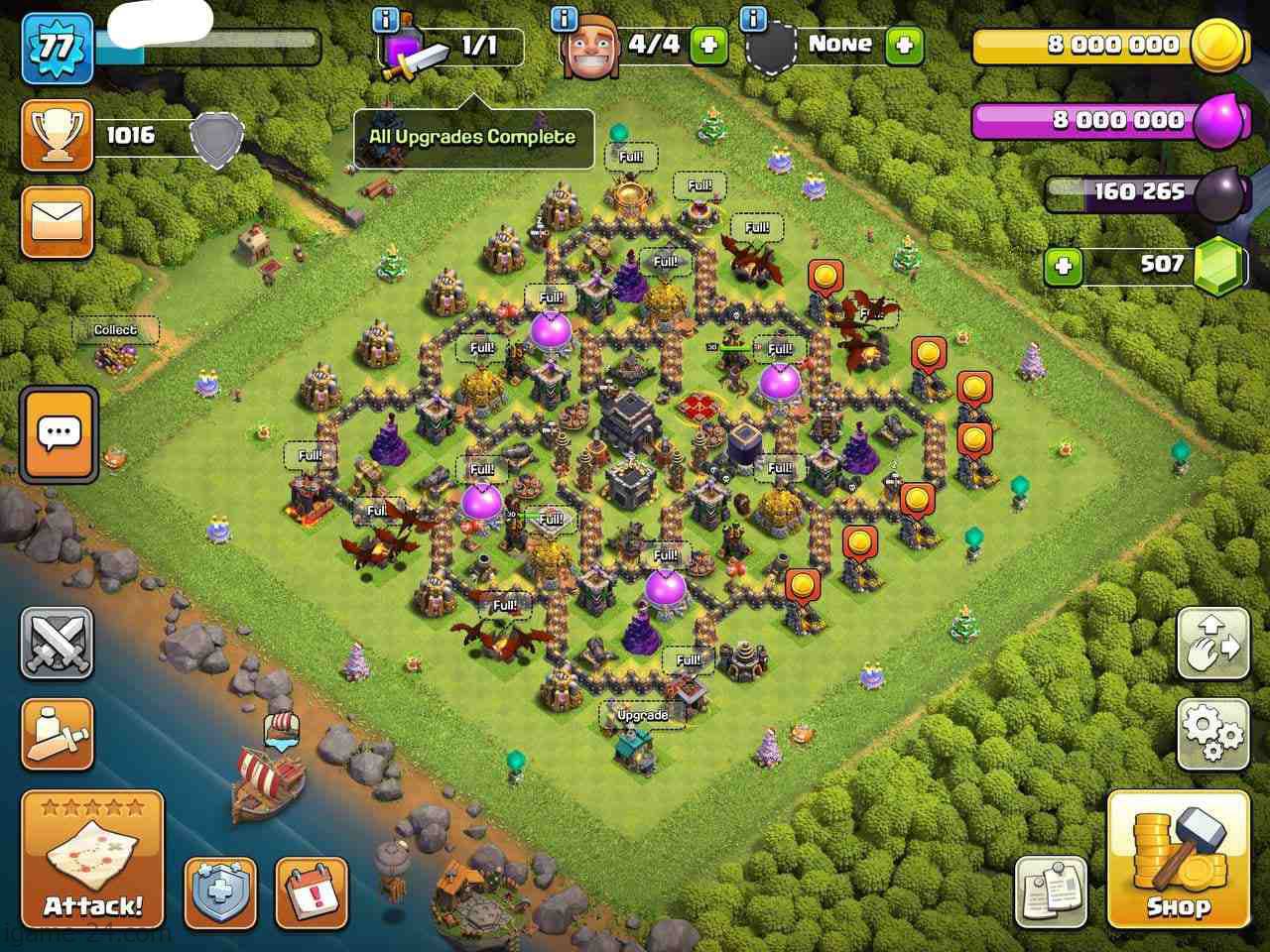Add a shield using the green plus
The height and width of the screenshot is (952, 1270).
tap(904, 46)
